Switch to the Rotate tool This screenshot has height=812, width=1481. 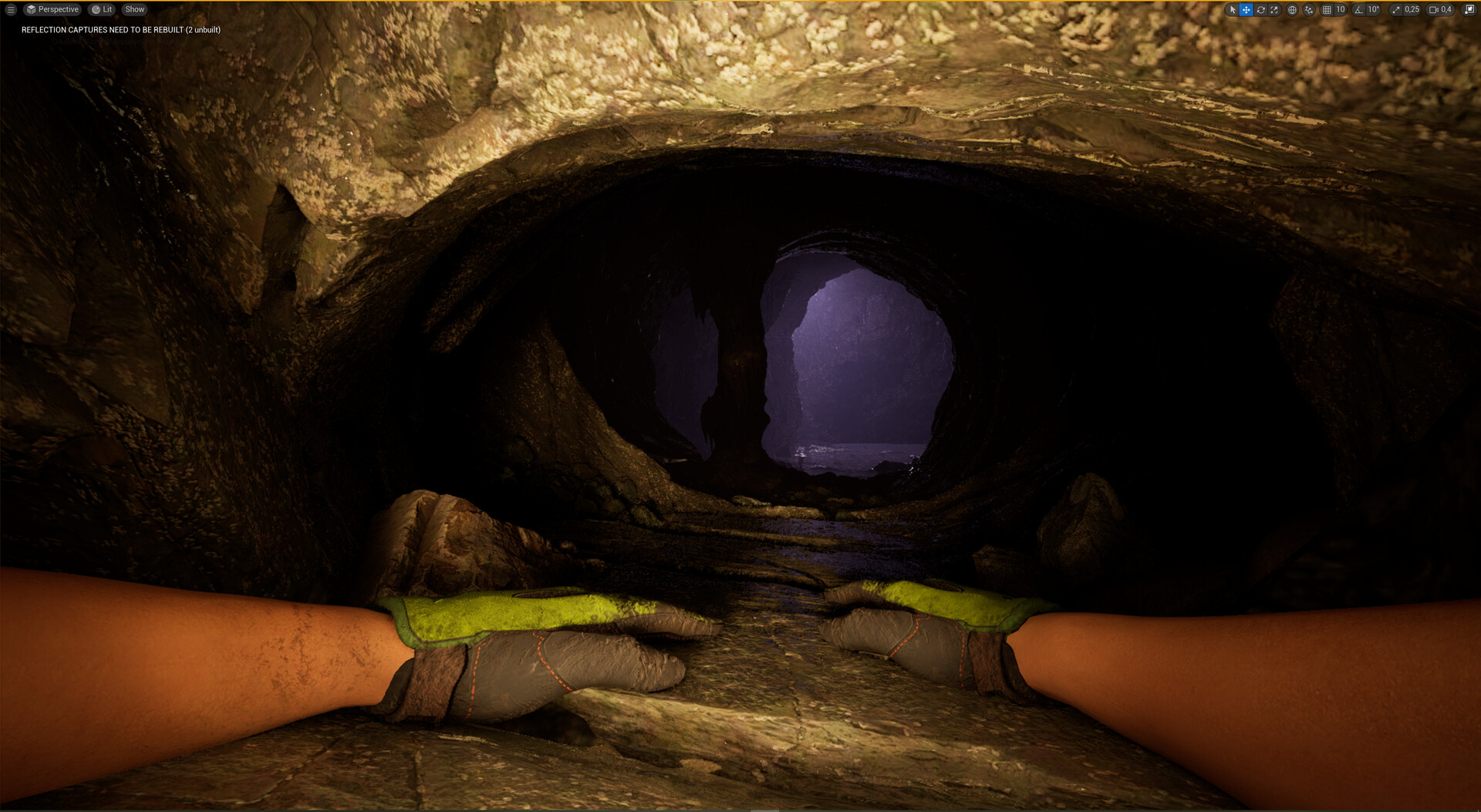coord(1260,9)
